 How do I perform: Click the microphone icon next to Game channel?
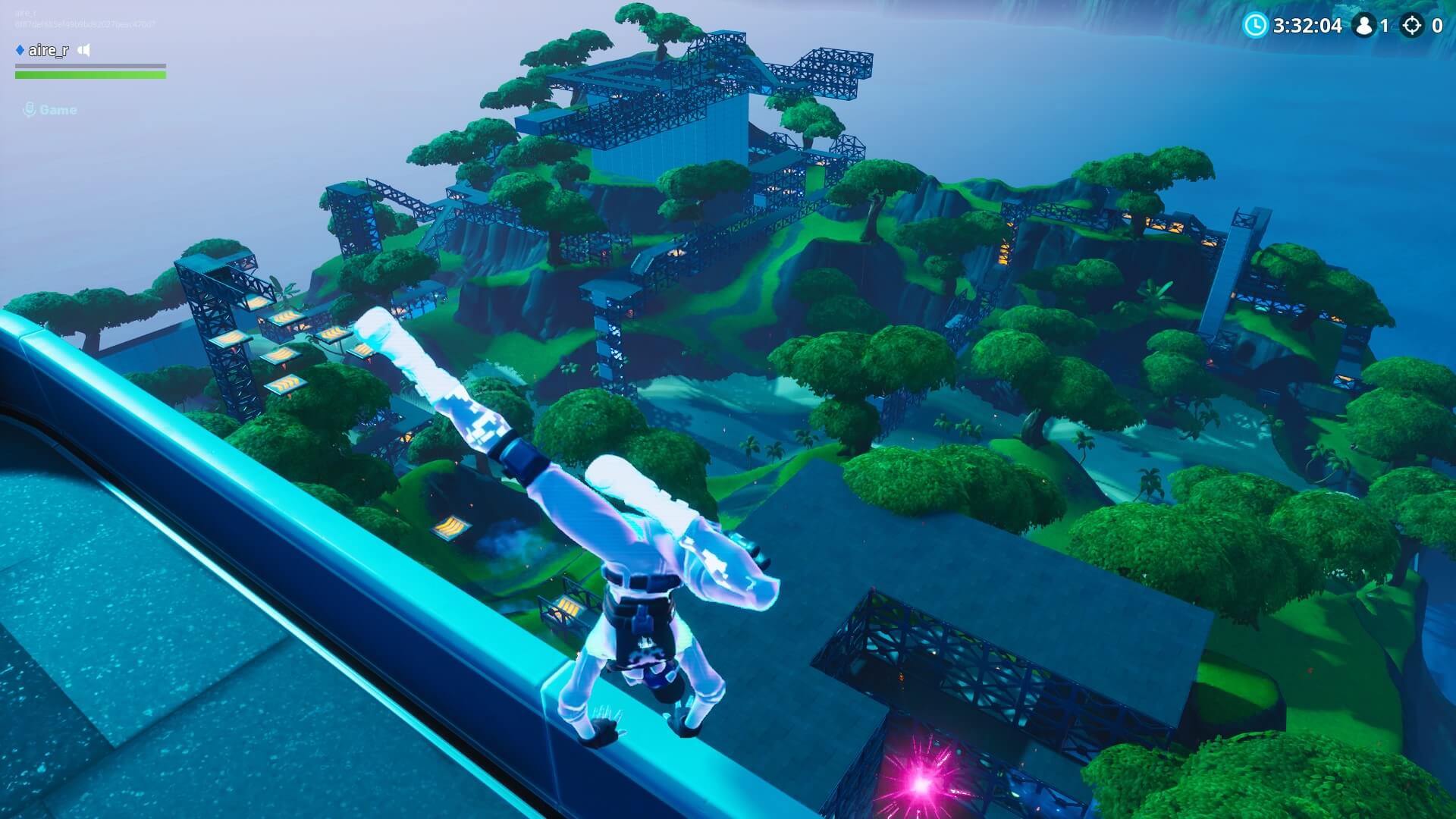coord(30,110)
